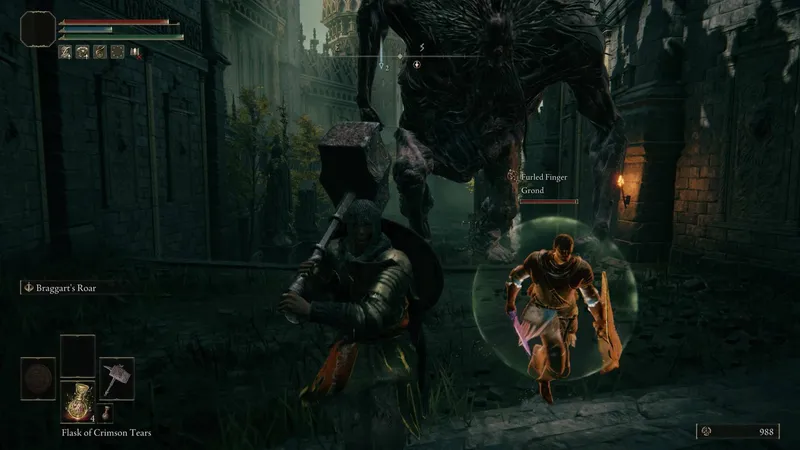Screen dimensions: 800x450
Task: Click the compass bar at top of screen
Action: pos(400,58)
